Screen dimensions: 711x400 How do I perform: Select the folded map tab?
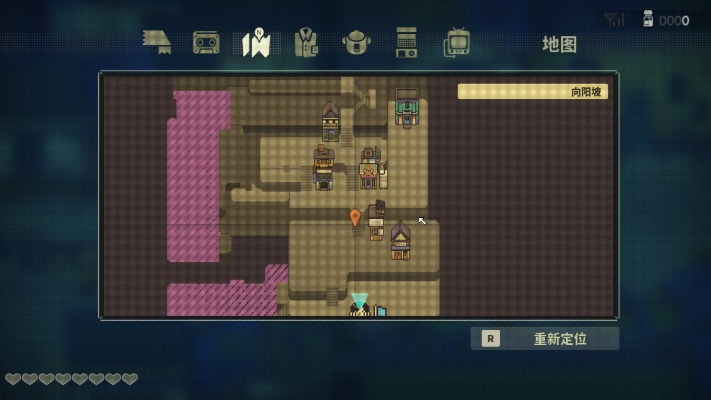[256, 42]
